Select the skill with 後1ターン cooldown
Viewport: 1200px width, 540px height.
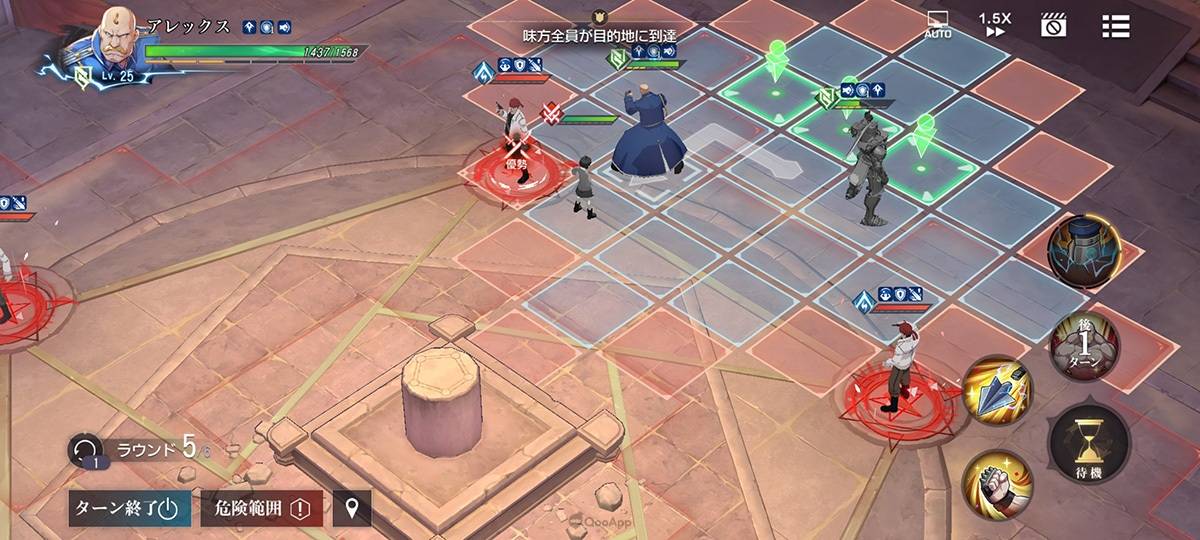point(1084,345)
